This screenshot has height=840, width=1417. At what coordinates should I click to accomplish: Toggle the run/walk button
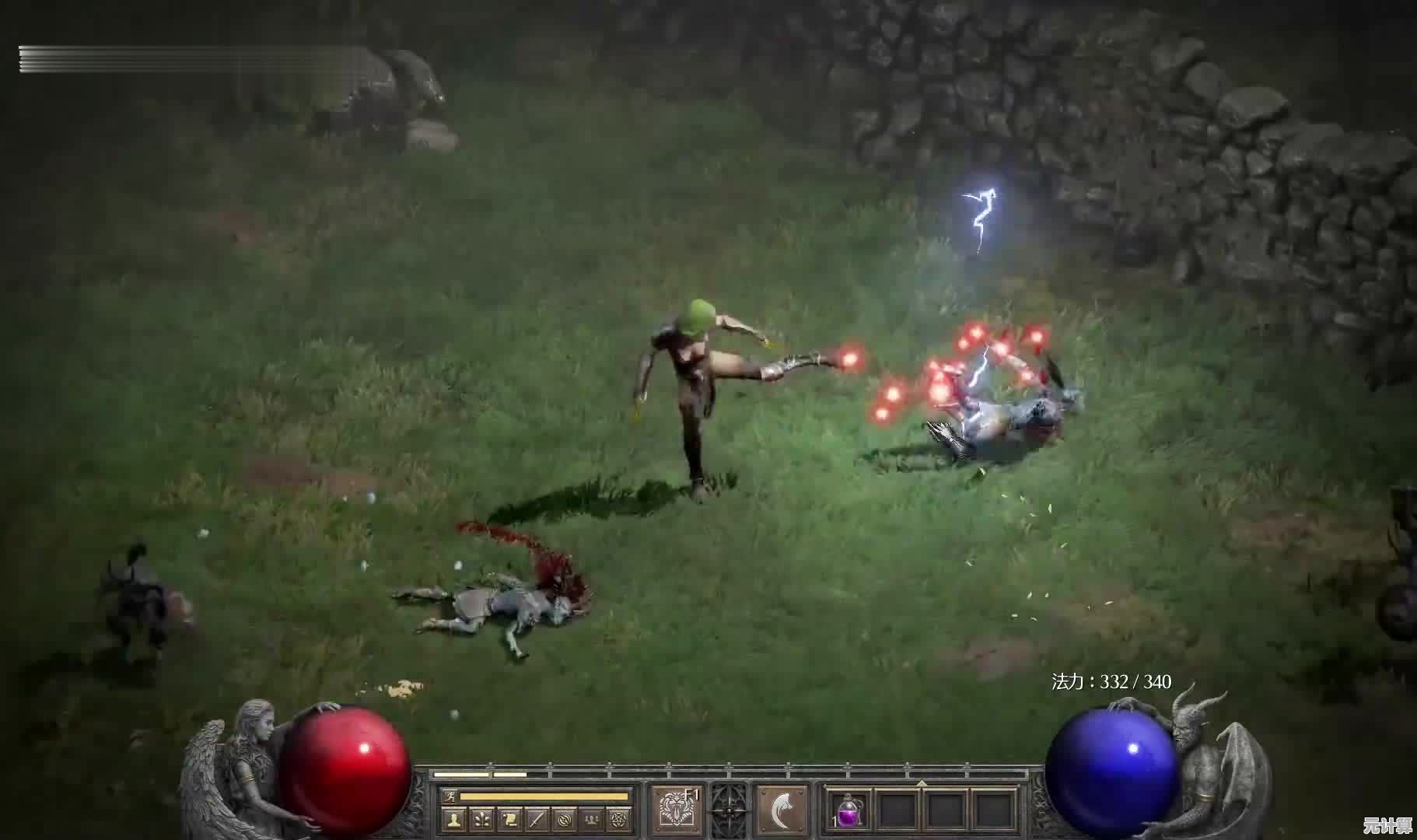(x=450, y=796)
